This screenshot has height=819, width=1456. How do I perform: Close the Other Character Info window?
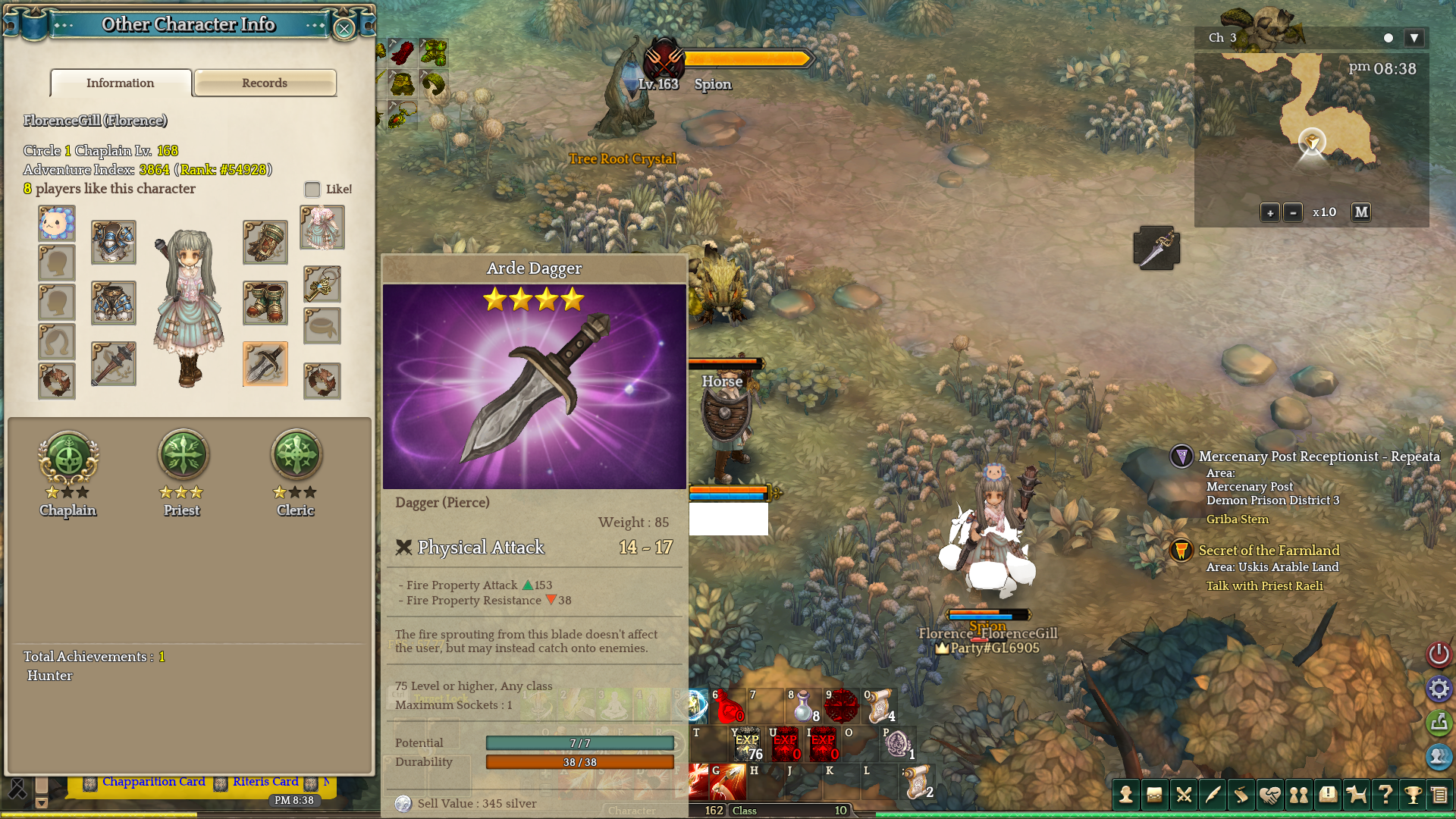pos(344,29)
